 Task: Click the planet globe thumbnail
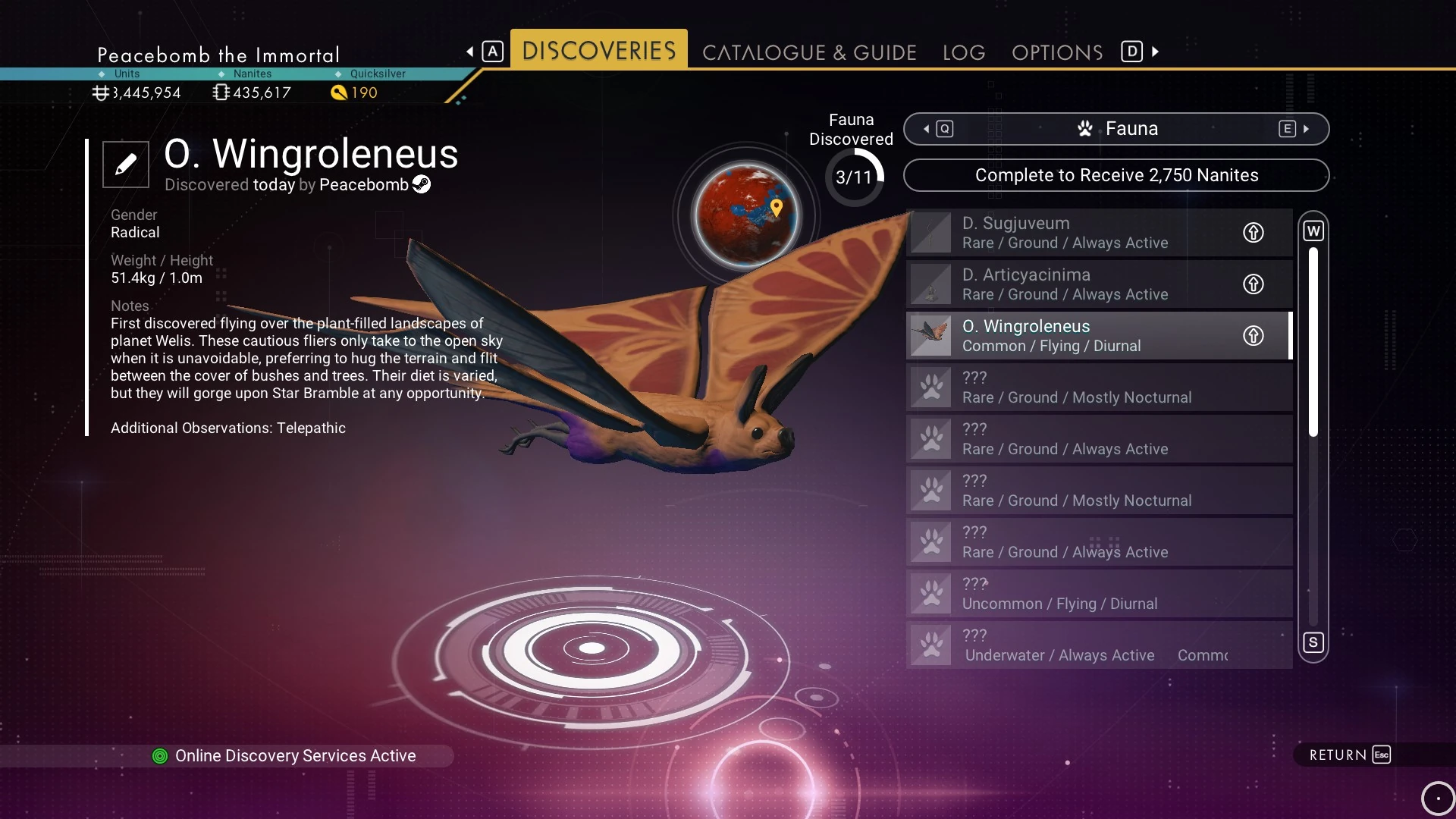click(x=746, y=215)
